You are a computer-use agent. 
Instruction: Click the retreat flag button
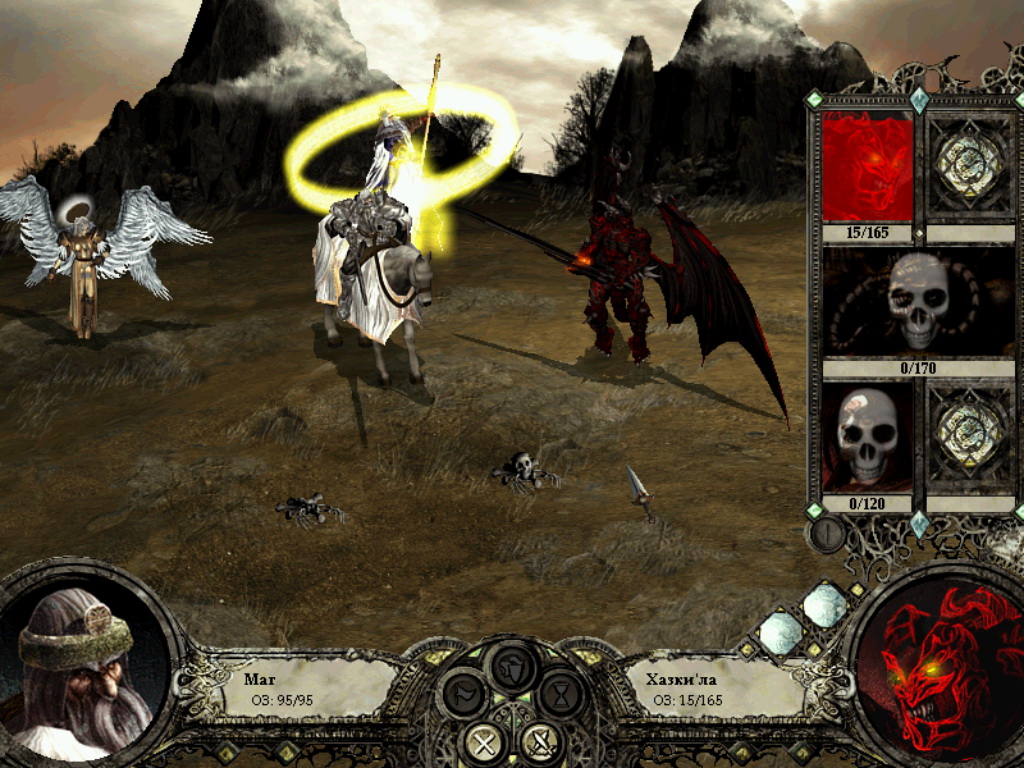[x=465, y=694]
